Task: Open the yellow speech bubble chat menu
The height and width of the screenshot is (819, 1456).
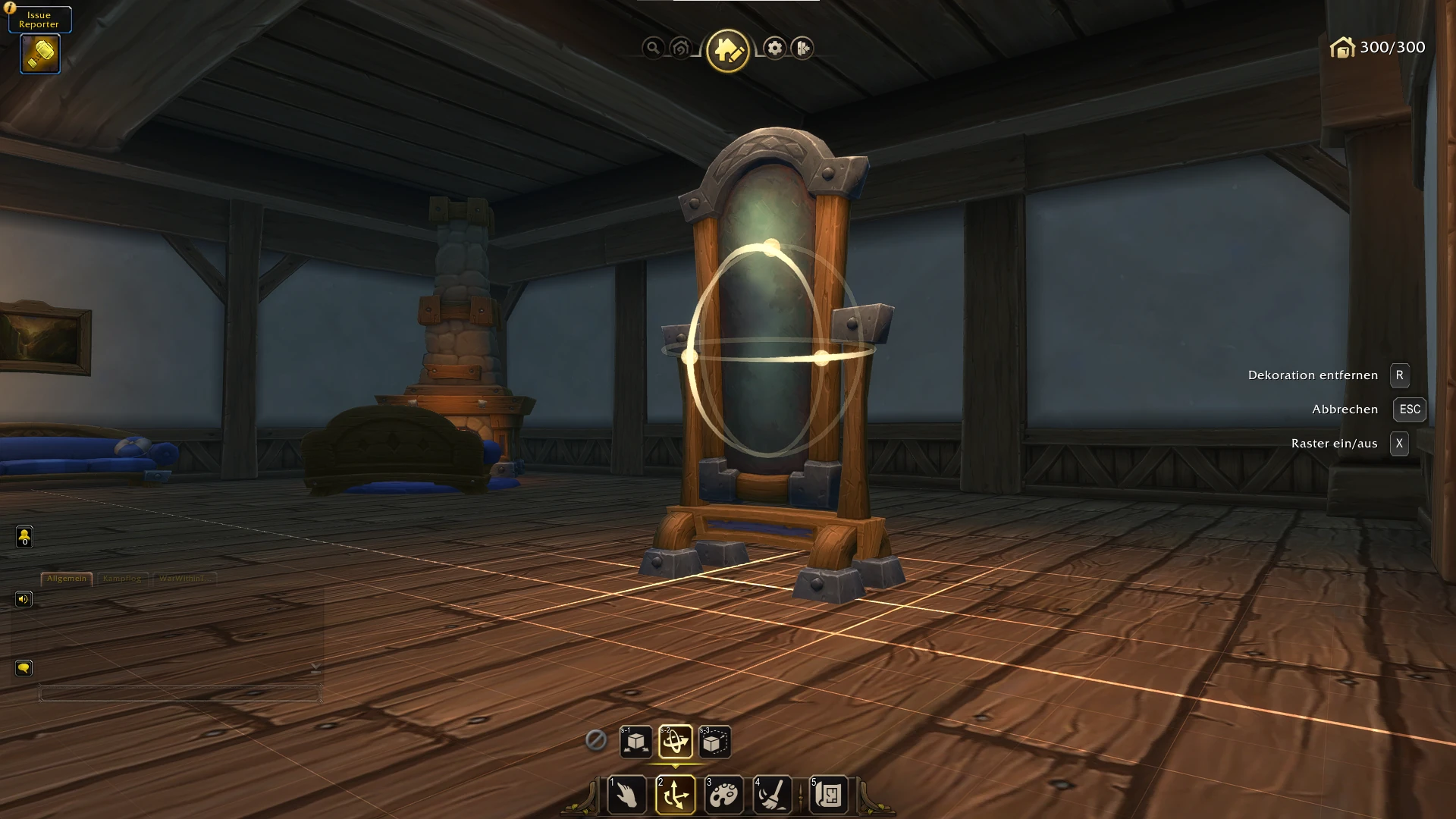Action: tap(24, 668)
